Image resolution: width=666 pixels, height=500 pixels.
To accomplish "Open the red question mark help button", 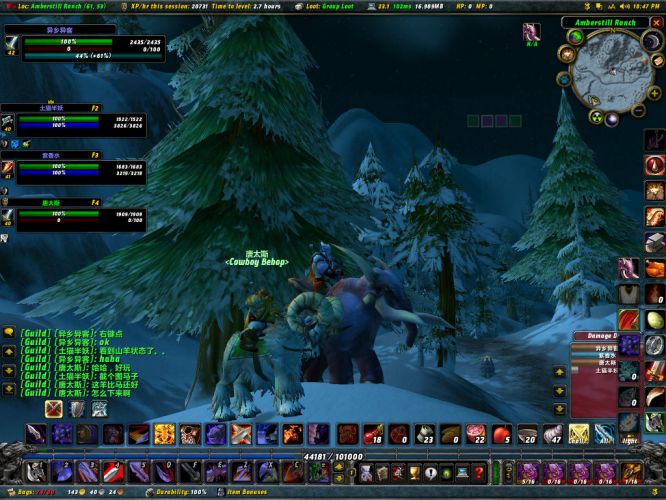I will tap(479, 471).
